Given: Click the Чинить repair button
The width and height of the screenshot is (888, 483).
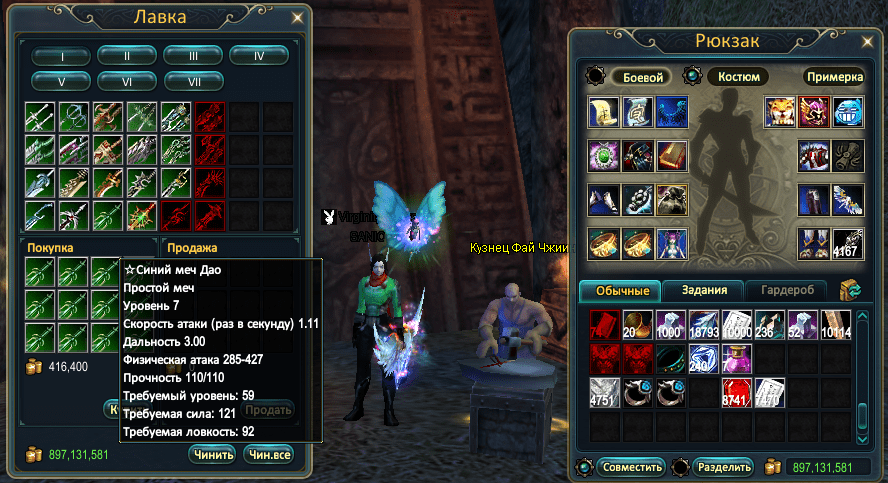Looking at the screenshot, I should pyautogui.click(x=212, y=455).
